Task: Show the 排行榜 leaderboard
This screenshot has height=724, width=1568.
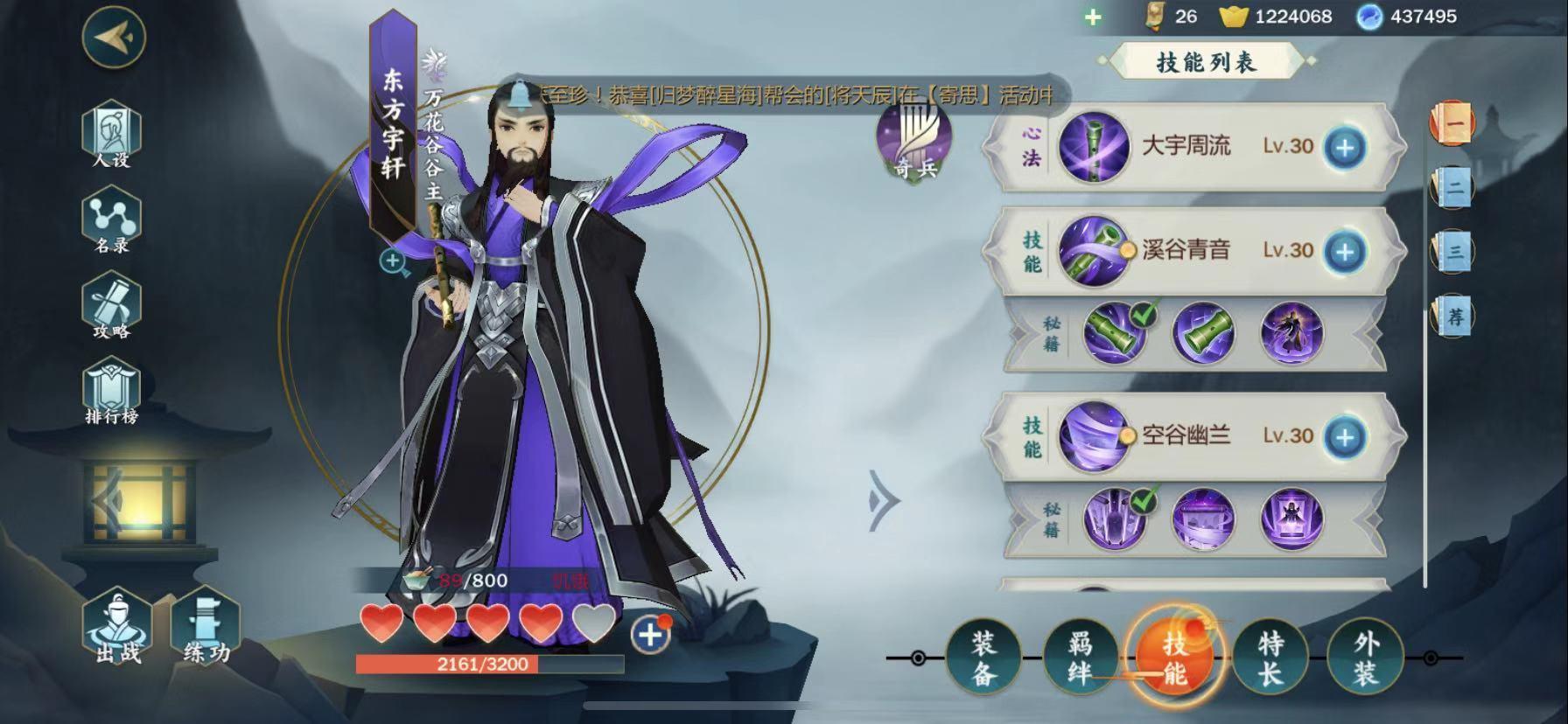Action: (x=111, y=393)
